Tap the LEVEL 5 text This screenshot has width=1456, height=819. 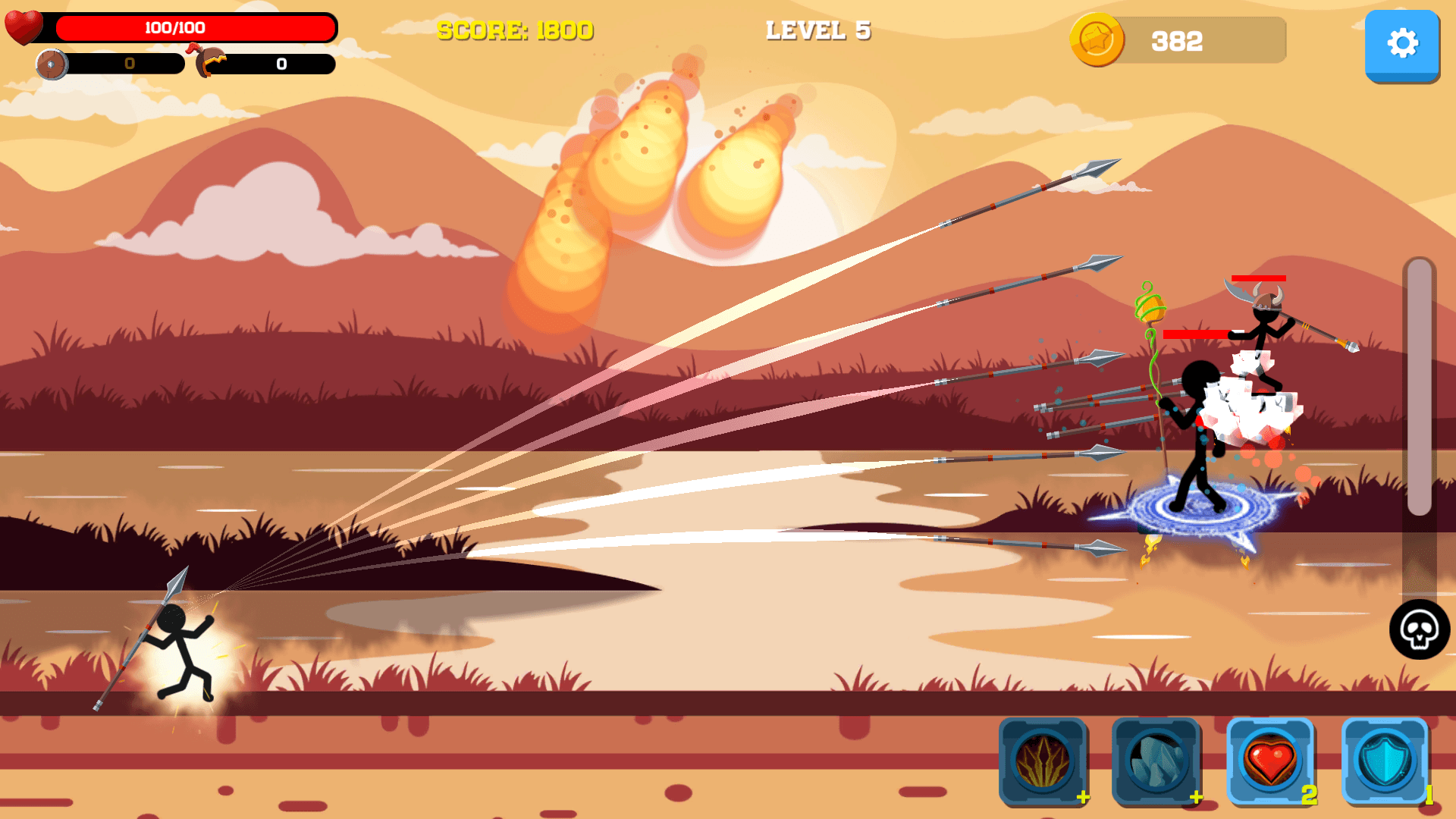pyautogui.click(x=818, y=31)
